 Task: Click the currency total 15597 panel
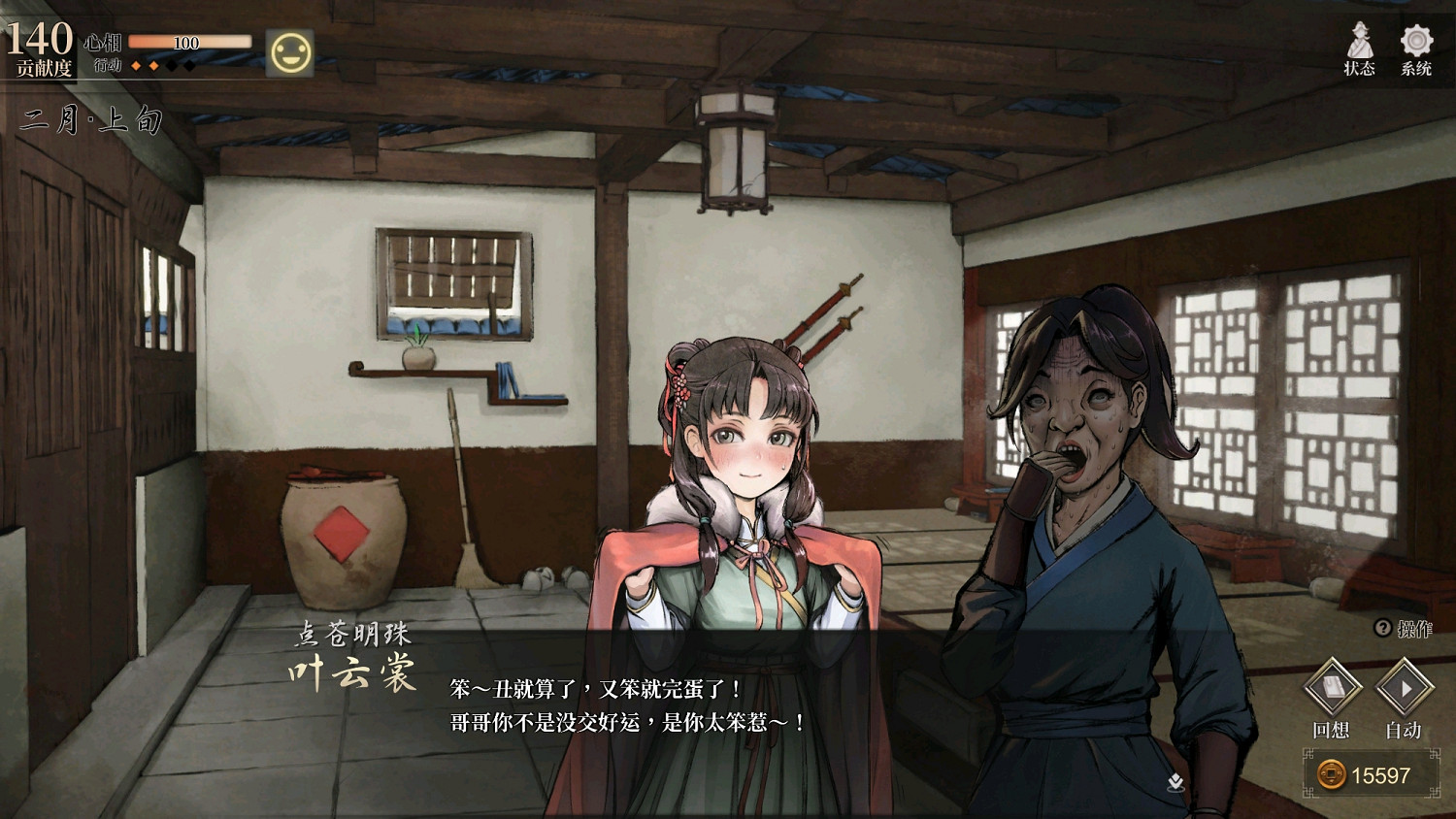1372,775
